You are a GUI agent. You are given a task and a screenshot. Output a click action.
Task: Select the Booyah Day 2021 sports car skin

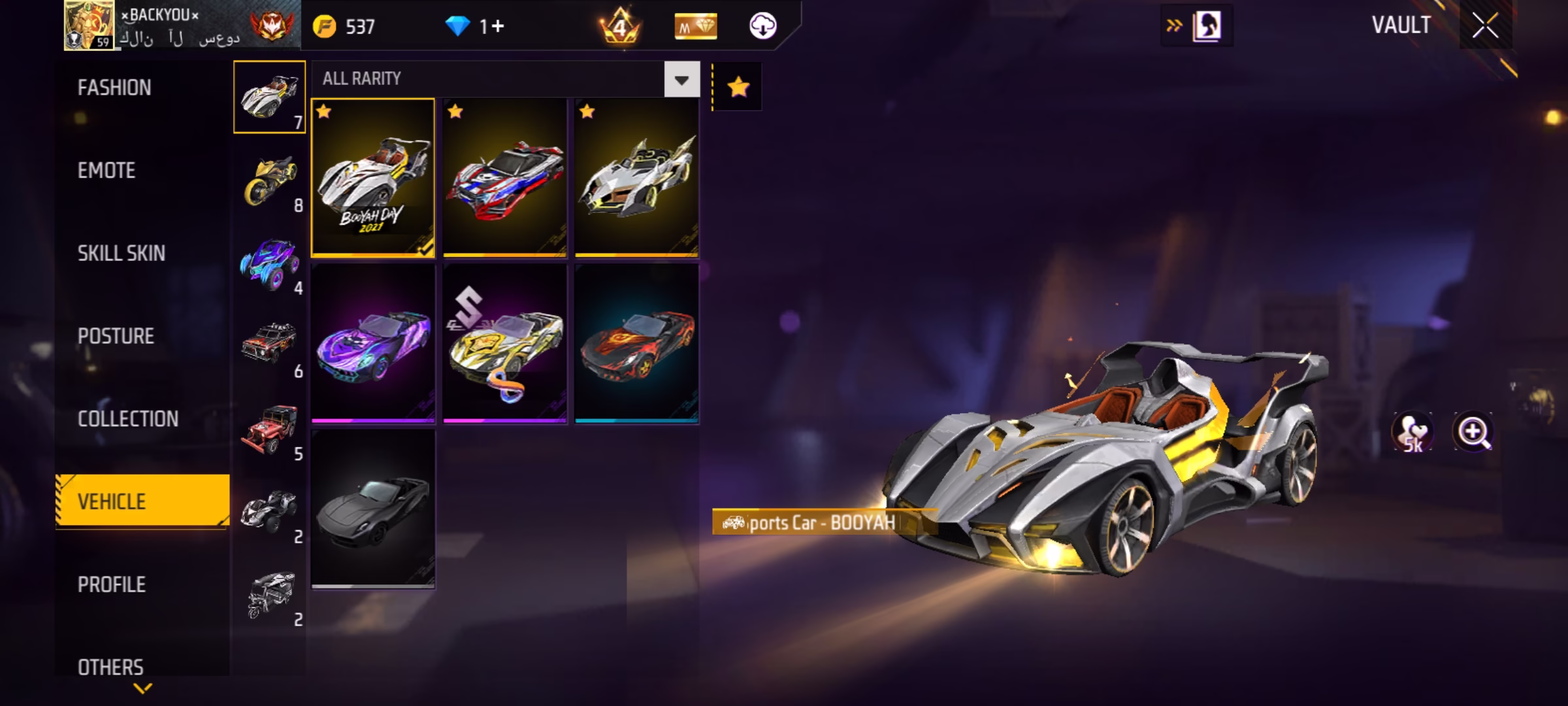pos(373,178)
